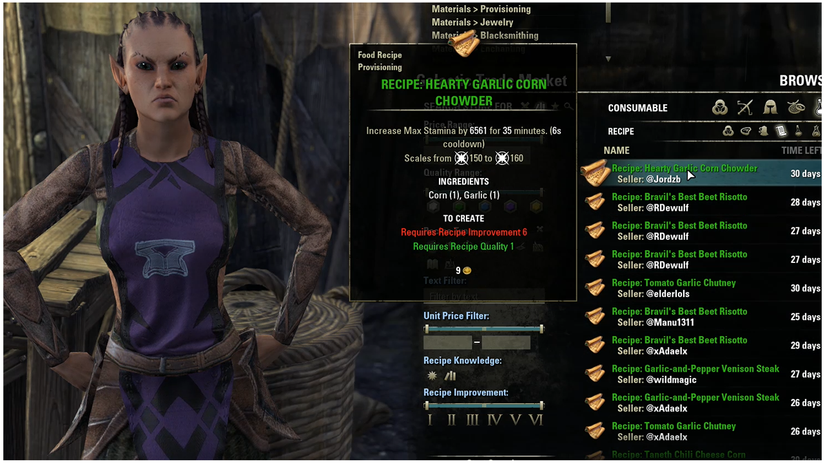Adjust the Recipe Improvement slider

point(483,405)
